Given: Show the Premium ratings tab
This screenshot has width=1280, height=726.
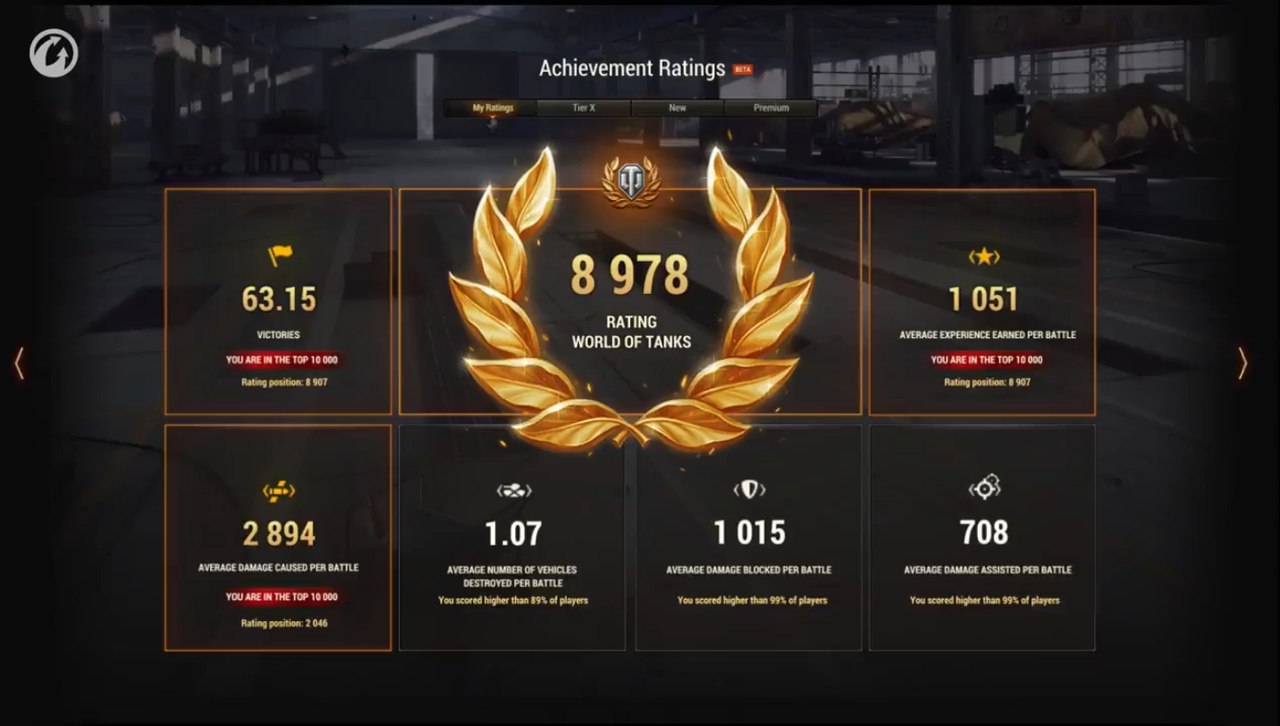Looking at the screenshot, I should coord(771,108).
